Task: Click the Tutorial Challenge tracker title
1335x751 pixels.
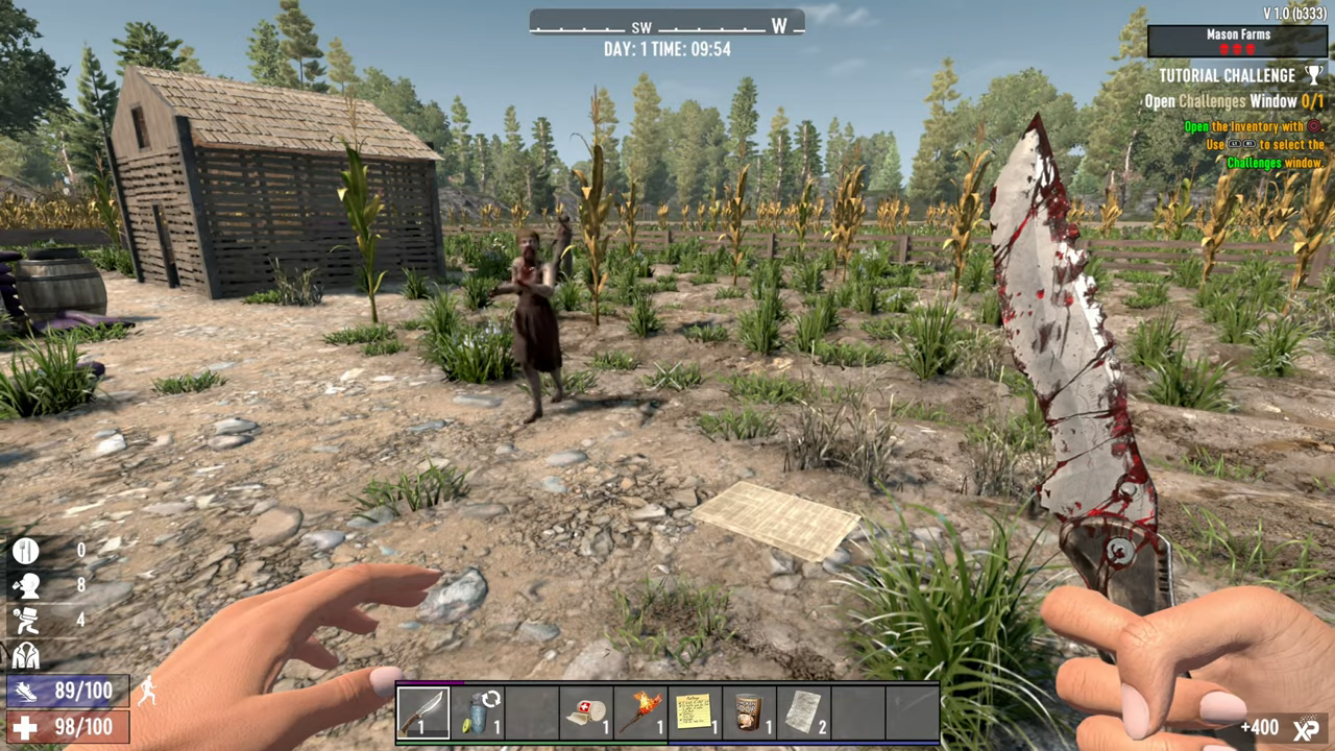Action: pos(1227,76)
